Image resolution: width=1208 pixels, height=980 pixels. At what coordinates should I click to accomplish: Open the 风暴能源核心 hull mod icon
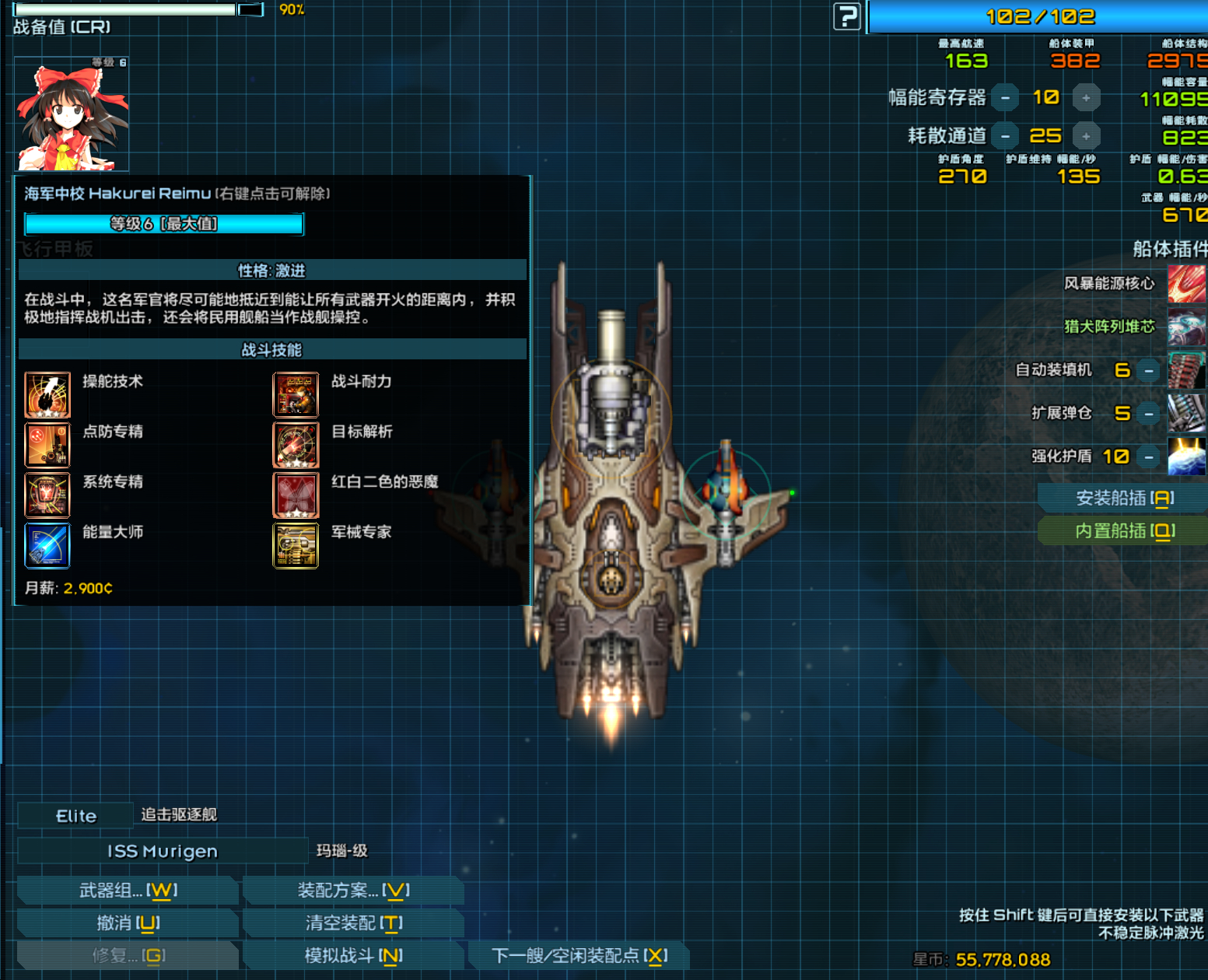click(x=1186, y=283)
